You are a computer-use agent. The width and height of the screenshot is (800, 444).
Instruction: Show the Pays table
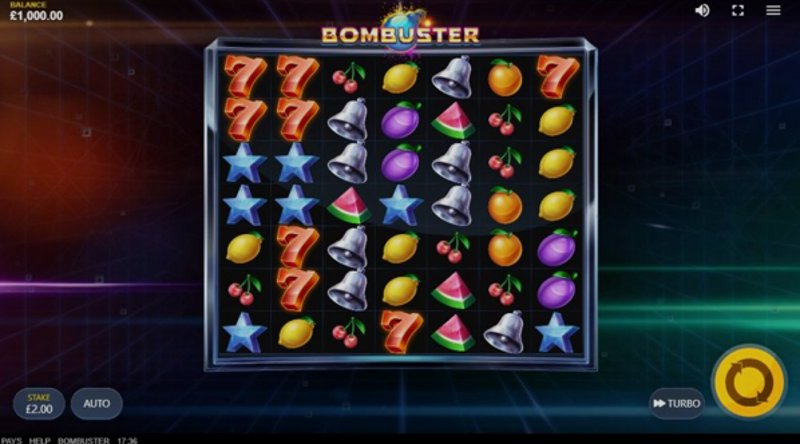point(11,440)
